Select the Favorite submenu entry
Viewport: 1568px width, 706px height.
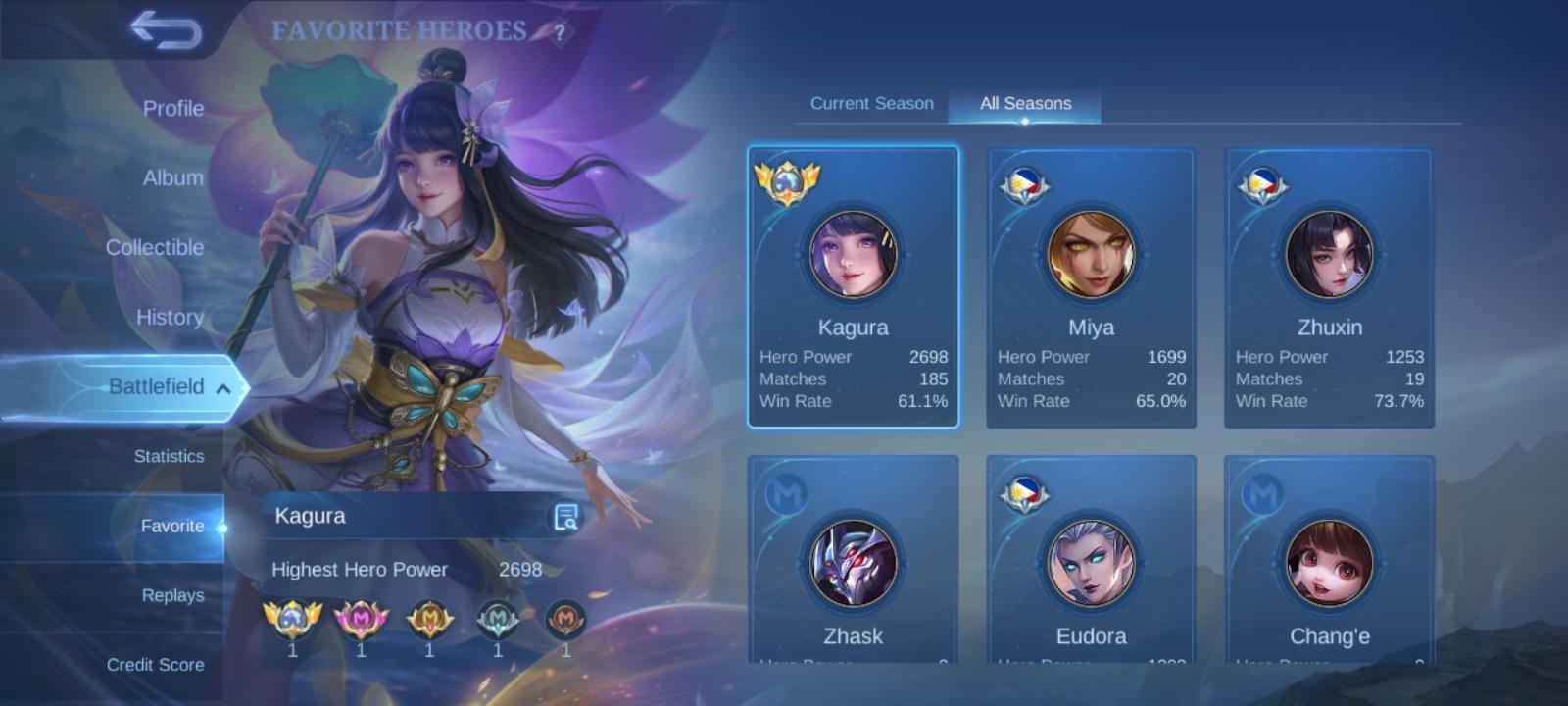click(x=172, y=526)
